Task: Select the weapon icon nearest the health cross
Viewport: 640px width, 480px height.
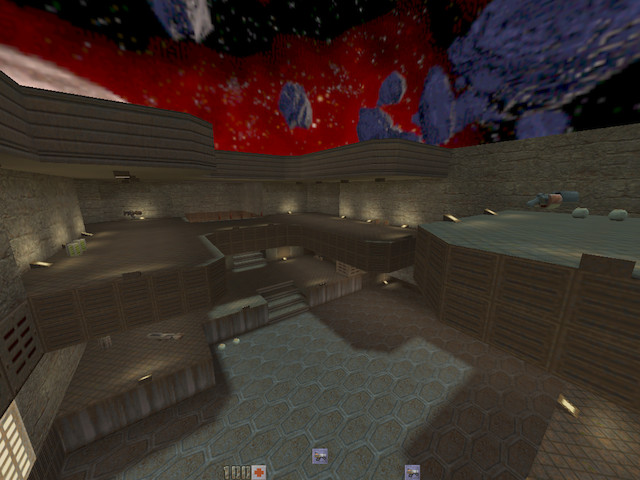Action: pyautogui.click(x=320, y=457)
